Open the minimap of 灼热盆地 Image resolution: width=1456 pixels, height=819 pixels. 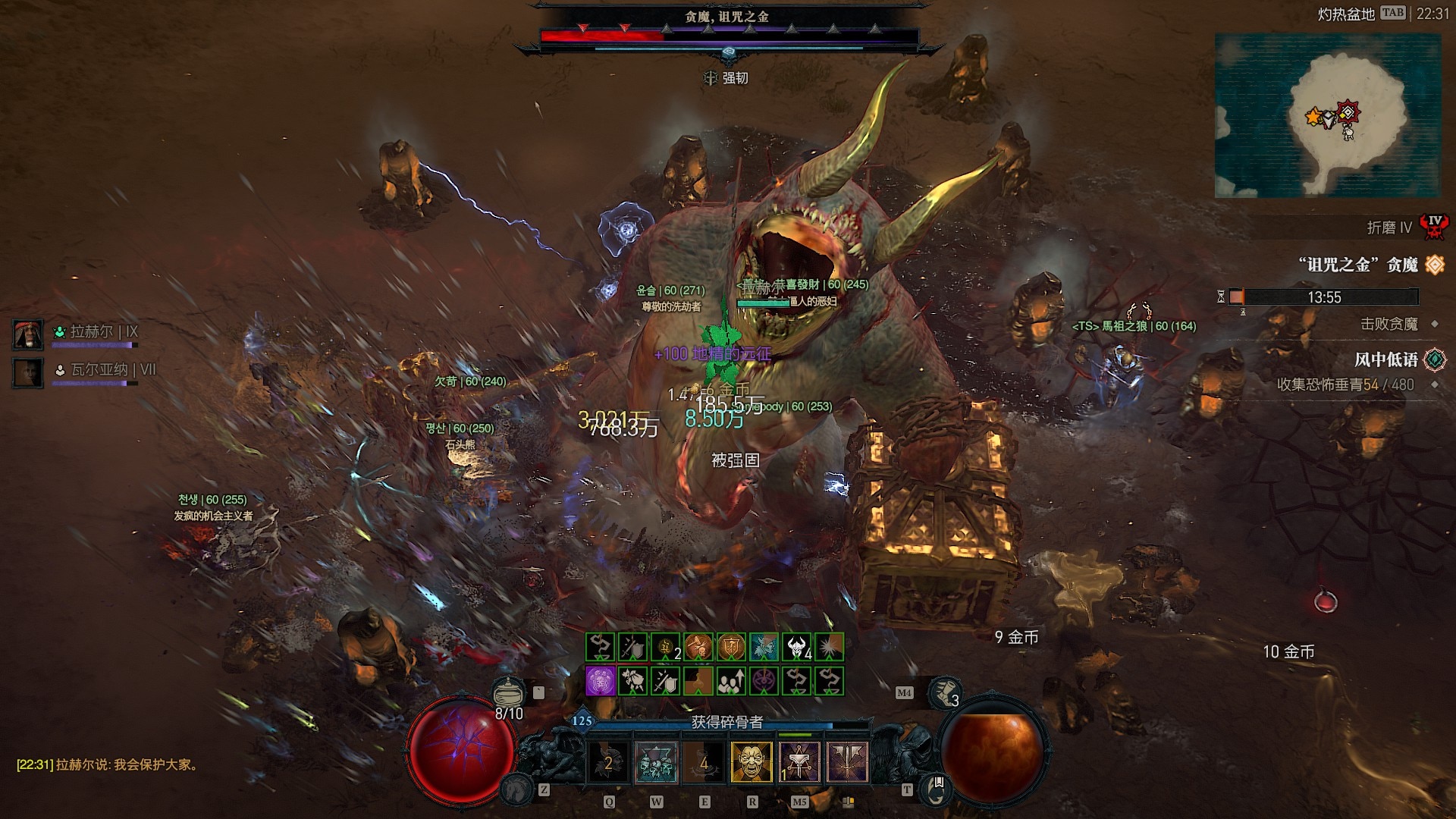[x=1327, y=115]
